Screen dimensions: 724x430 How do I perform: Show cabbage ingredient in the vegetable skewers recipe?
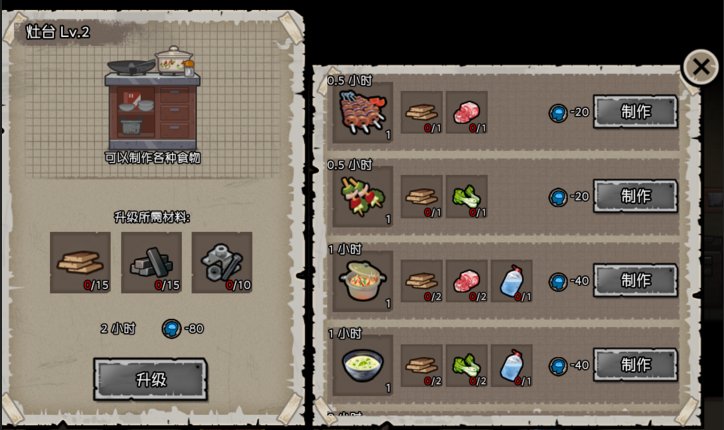(466, 196)
